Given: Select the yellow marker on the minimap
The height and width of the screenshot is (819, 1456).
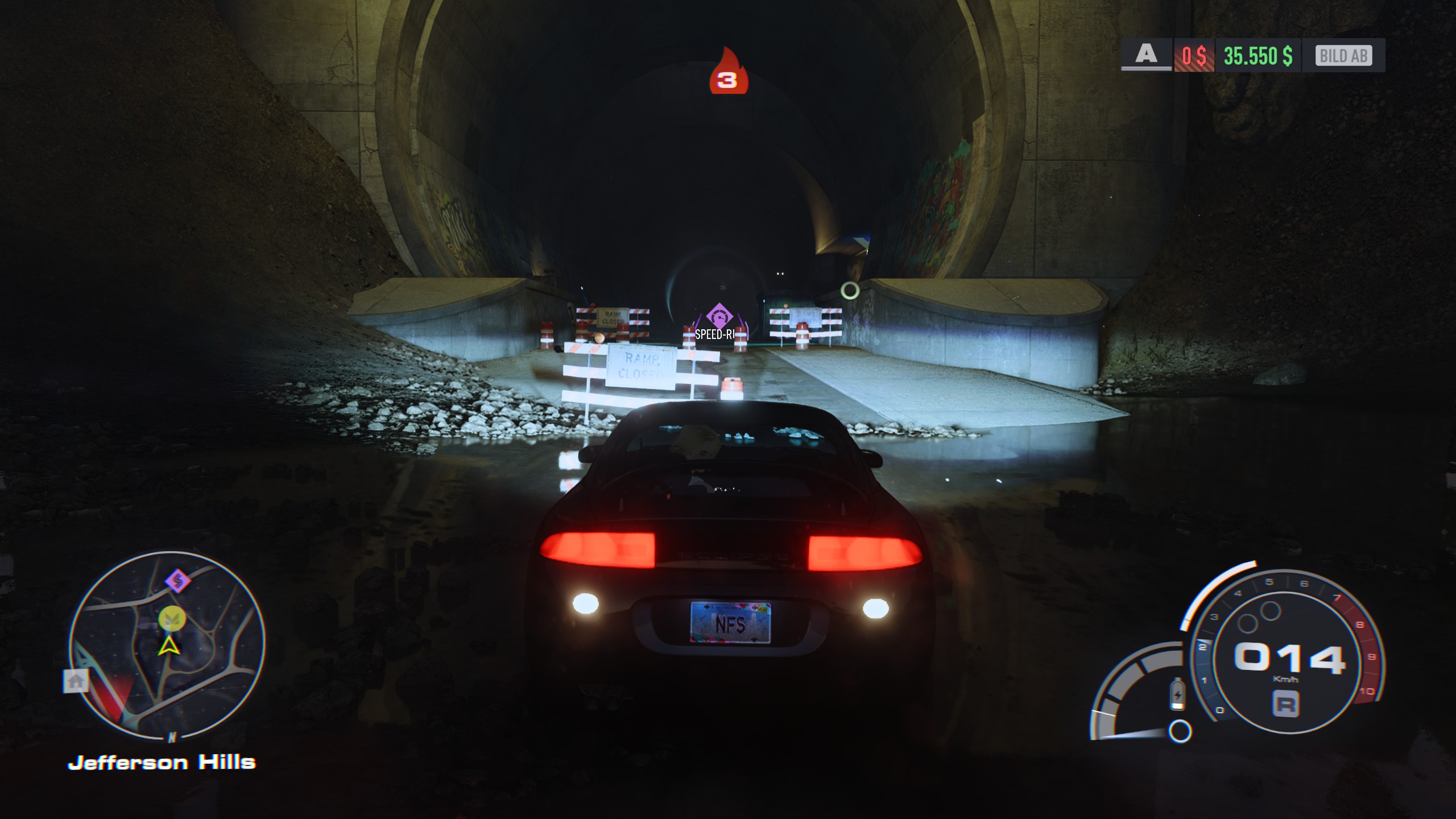Looking at the screenshot, I should pyautogui.click(x=172, y=619).
